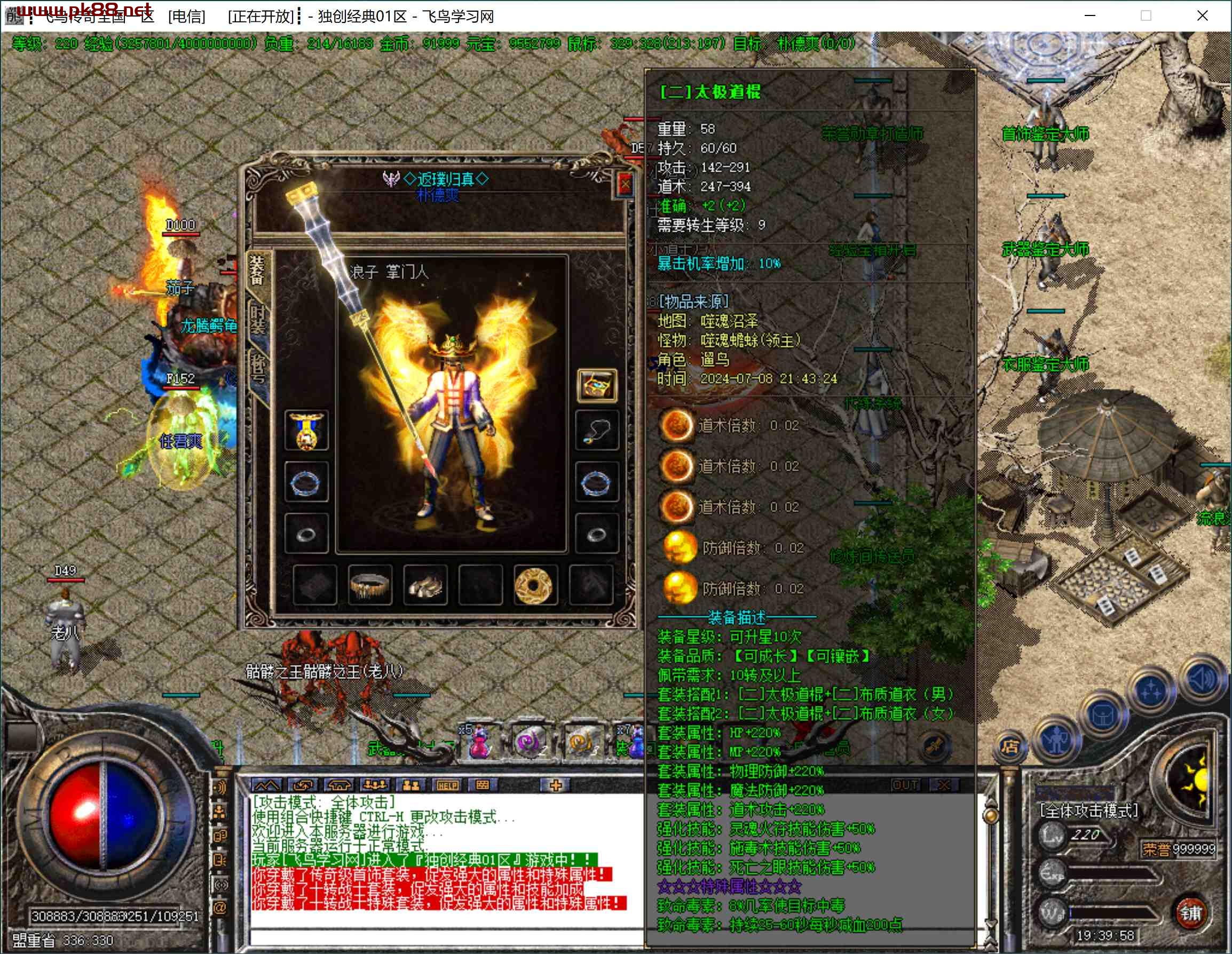Open the treasure chest icon in equipment panel
The width and height of the screenshot is (1232, 954).
[x=597, y=386]
